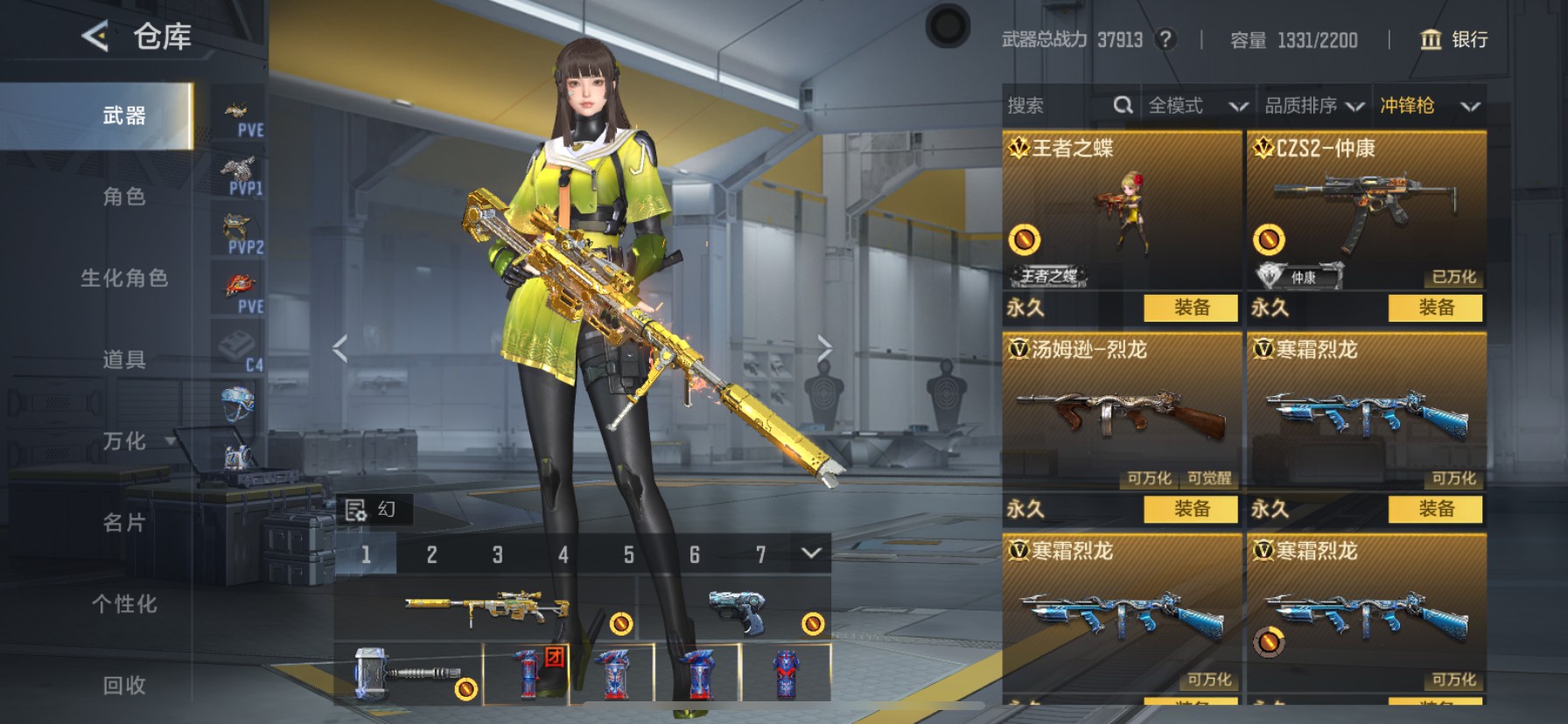Equip the 王者之蝶 weapon
1568x724 pixels.
[1191, 308]
